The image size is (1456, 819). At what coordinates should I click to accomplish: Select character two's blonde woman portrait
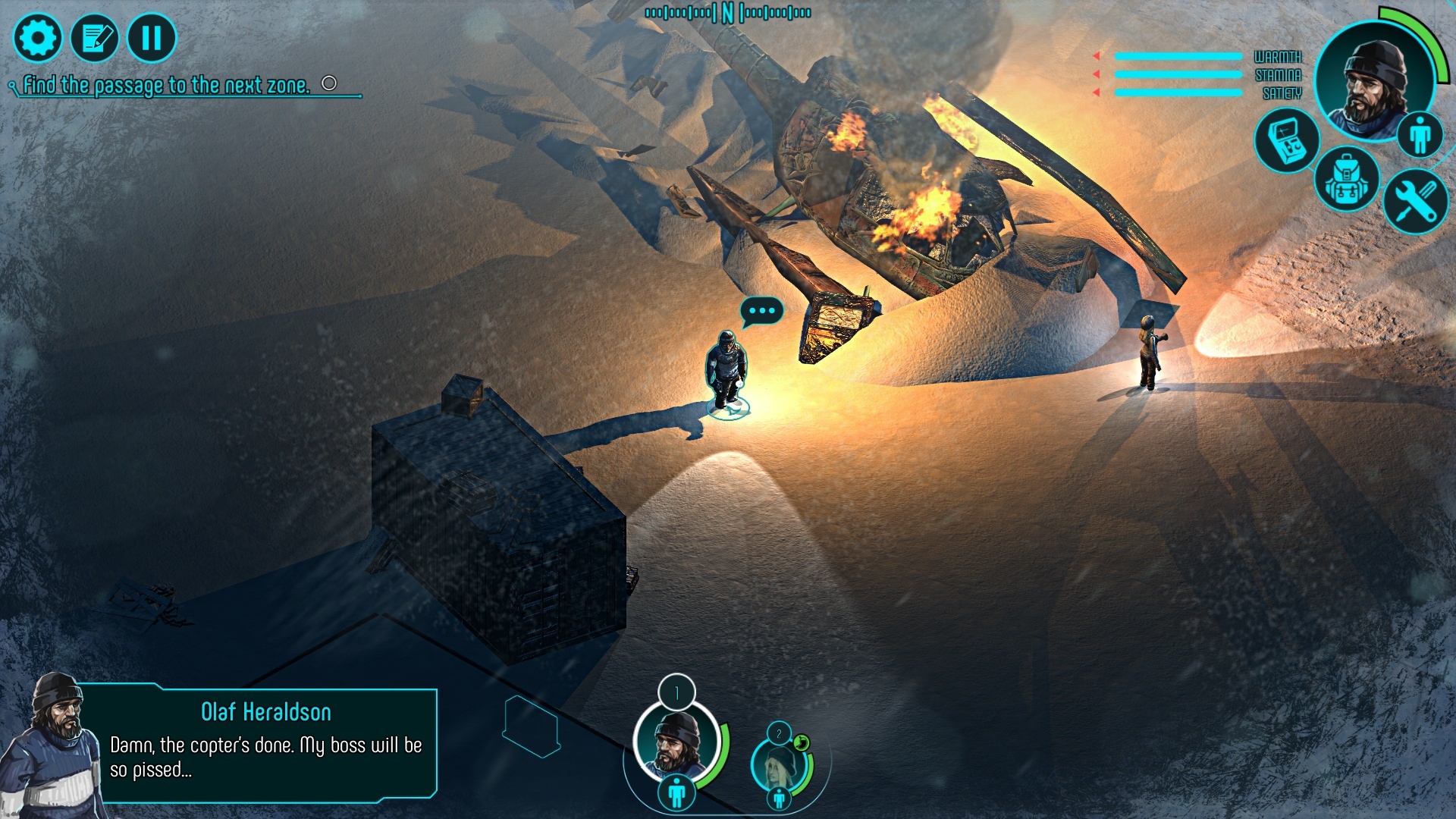[778, 764]
